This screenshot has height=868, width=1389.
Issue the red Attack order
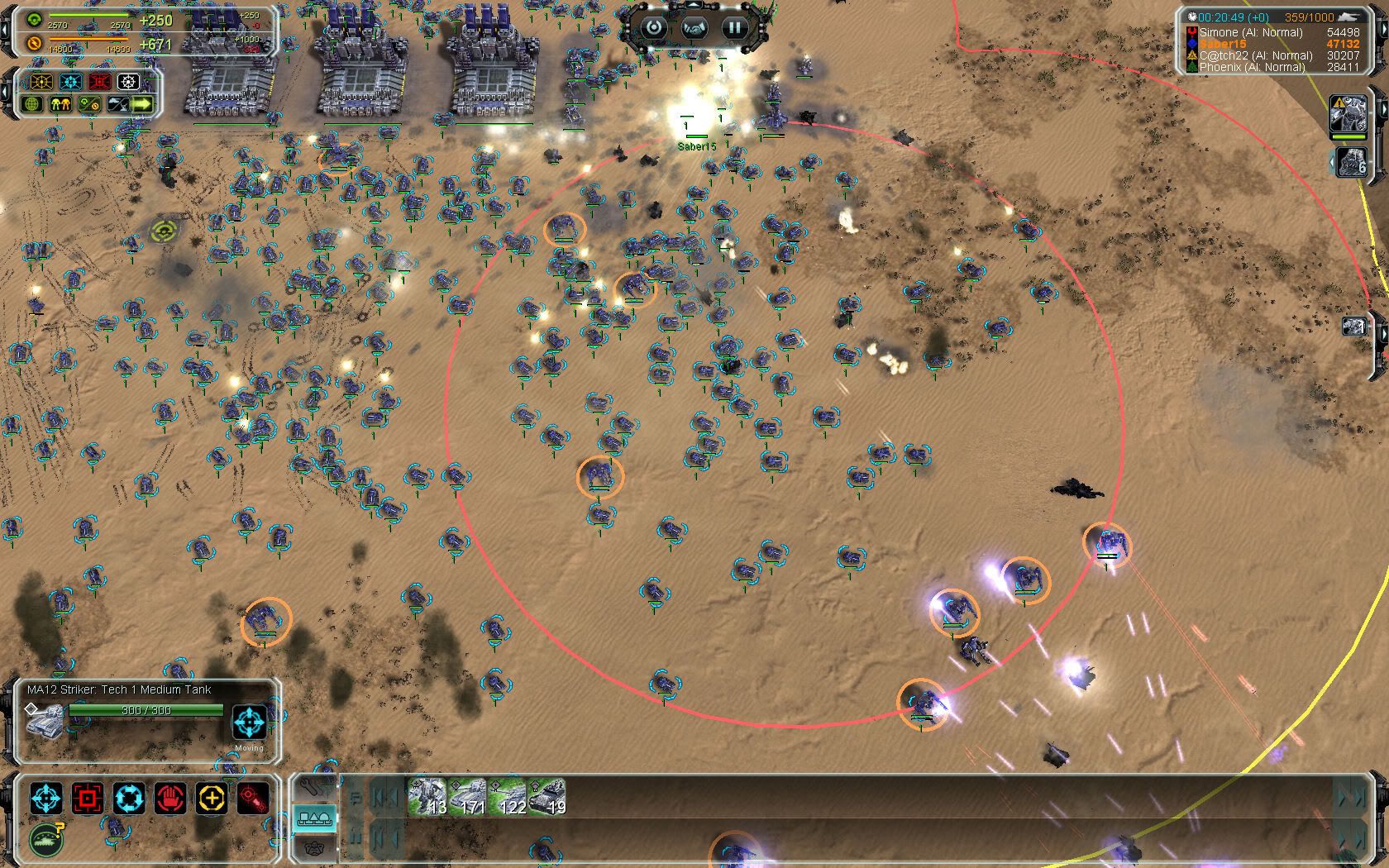pos(88,799)
